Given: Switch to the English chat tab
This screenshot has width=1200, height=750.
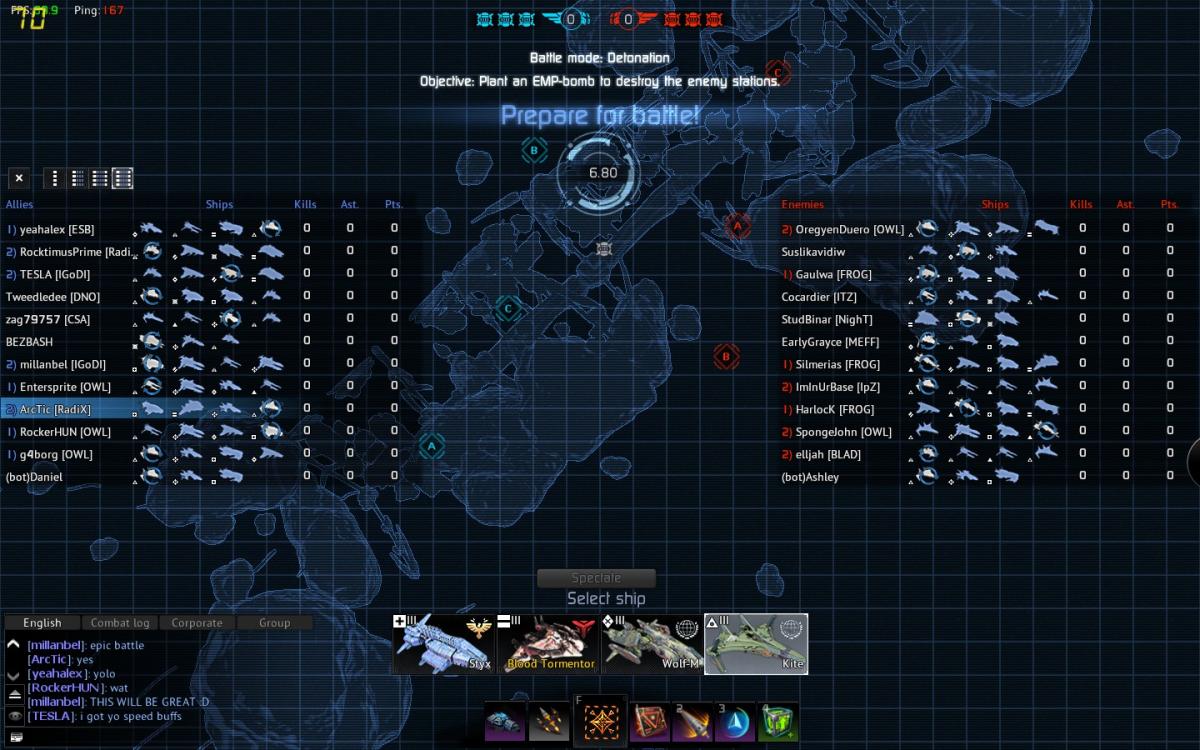Looking at the screenshot, I should point(42,623).
